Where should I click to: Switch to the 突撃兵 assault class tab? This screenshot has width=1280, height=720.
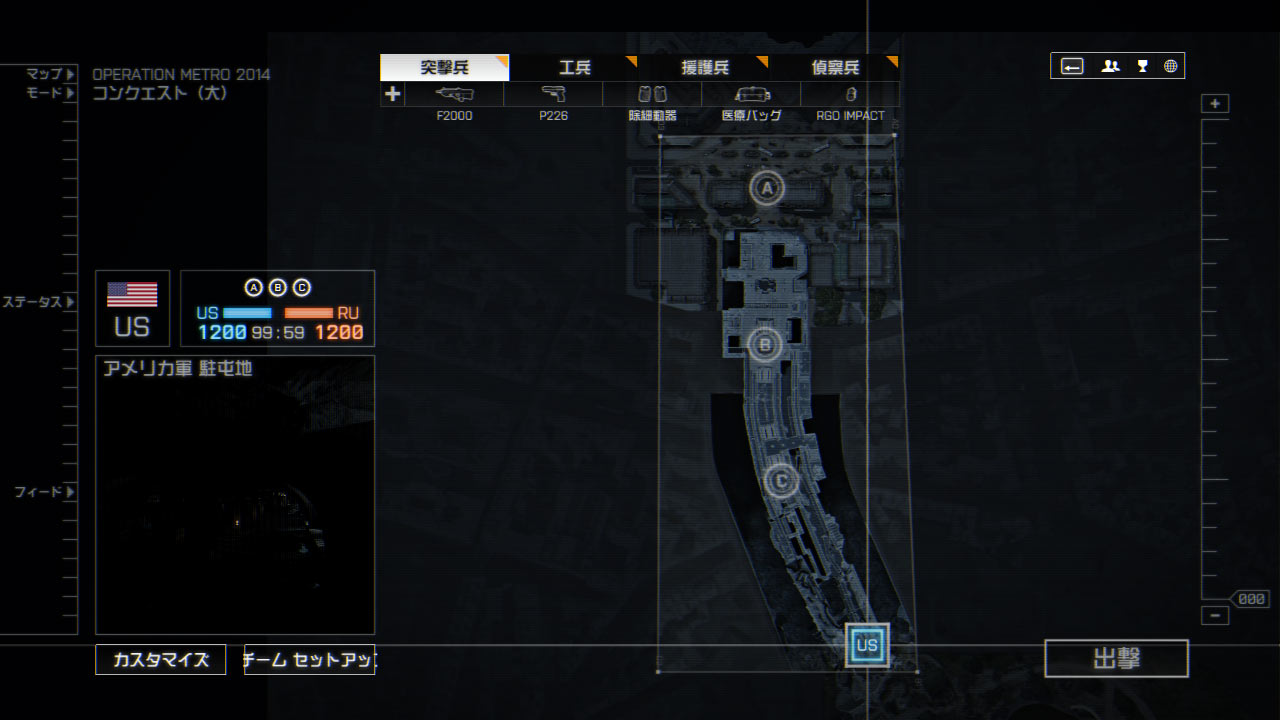444,68
